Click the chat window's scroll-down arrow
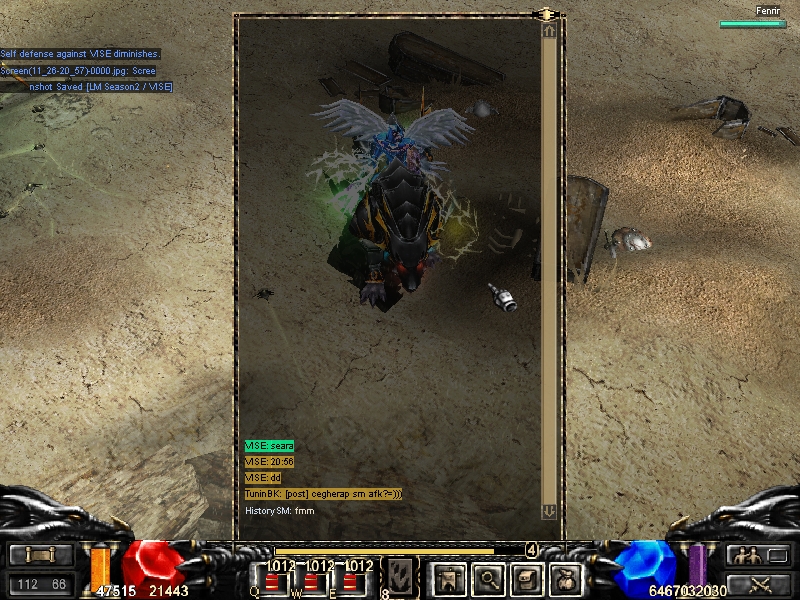Image resolution: width=800 pixels, height=600 pixels. point(548,511)
